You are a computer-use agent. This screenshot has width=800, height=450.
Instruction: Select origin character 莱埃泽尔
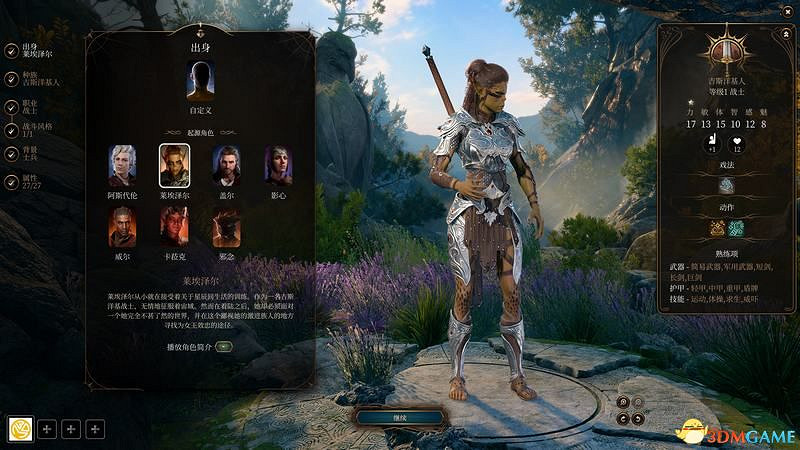click(175, 164)
